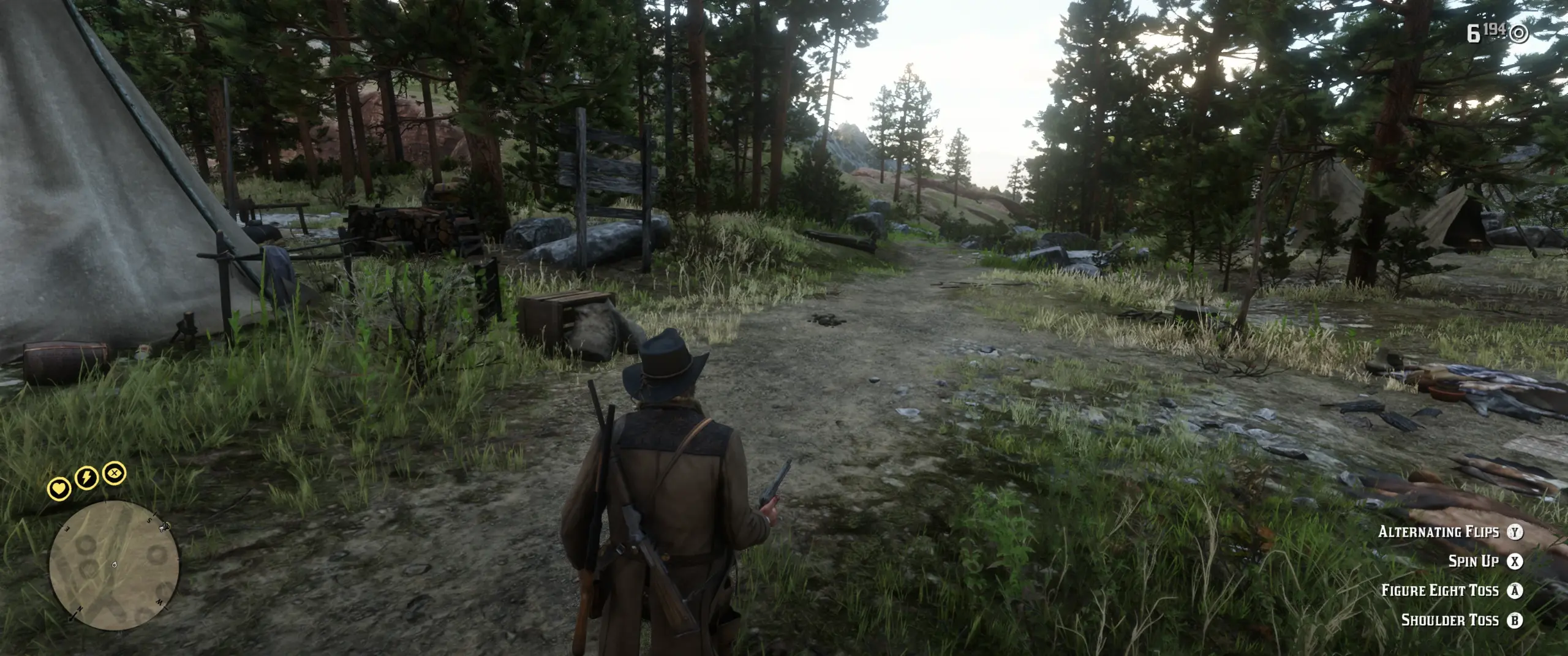
Task: Select the heart health core icon
Action: (59, 489)
